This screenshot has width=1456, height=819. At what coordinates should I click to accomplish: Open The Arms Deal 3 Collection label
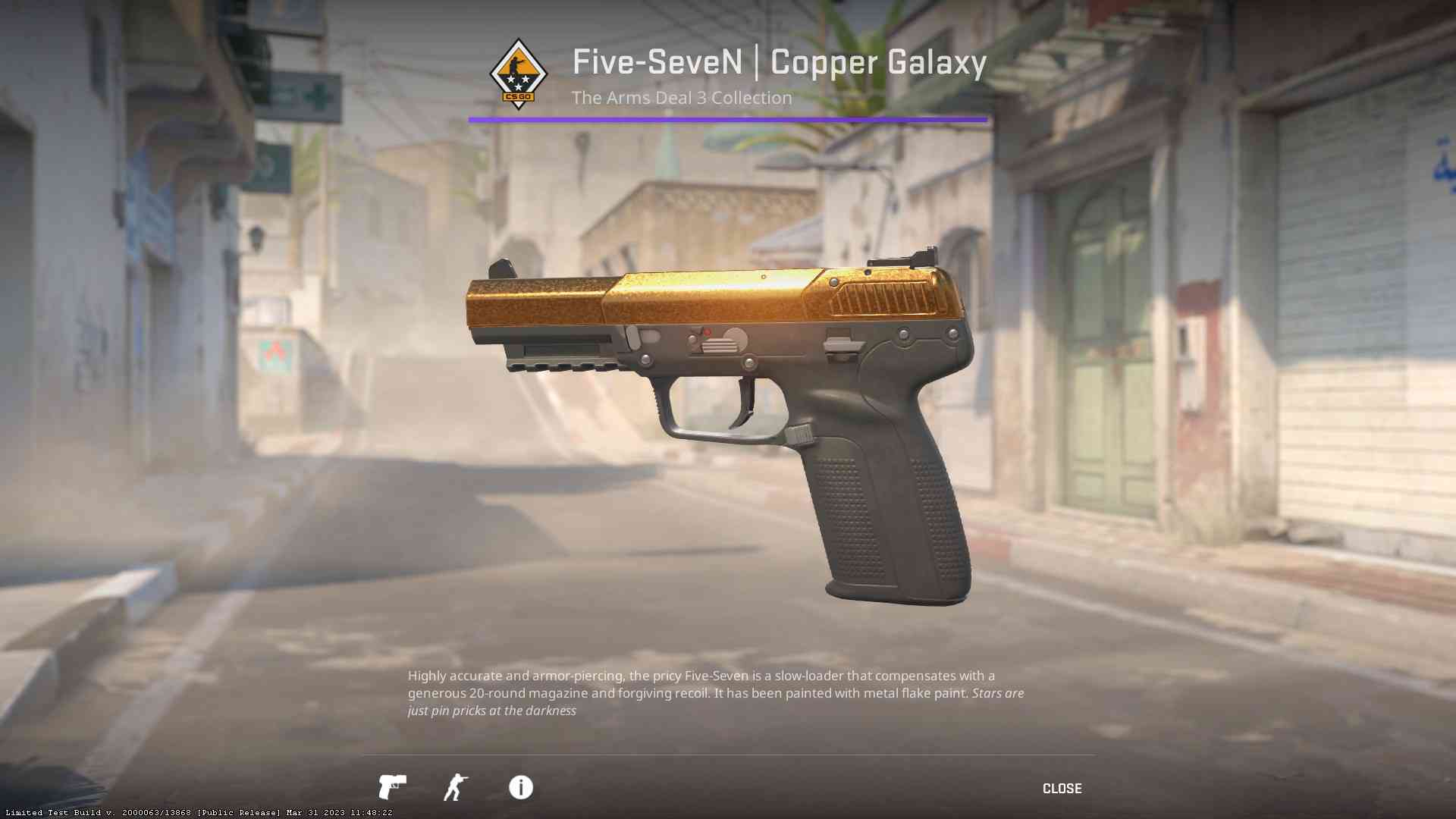(681, 97)
